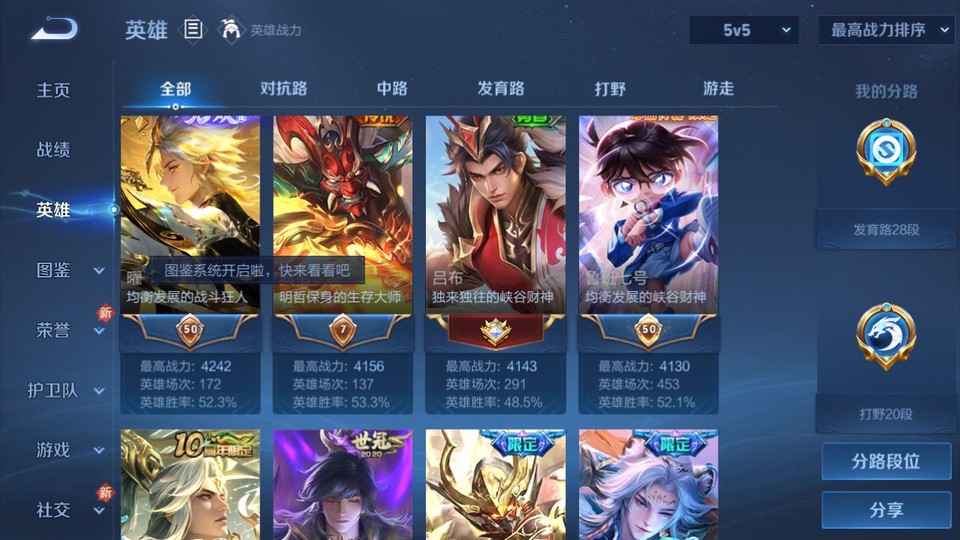Select the 打野 lane tab
Viewport: 960px width, 540px height.
coord(610,89)
